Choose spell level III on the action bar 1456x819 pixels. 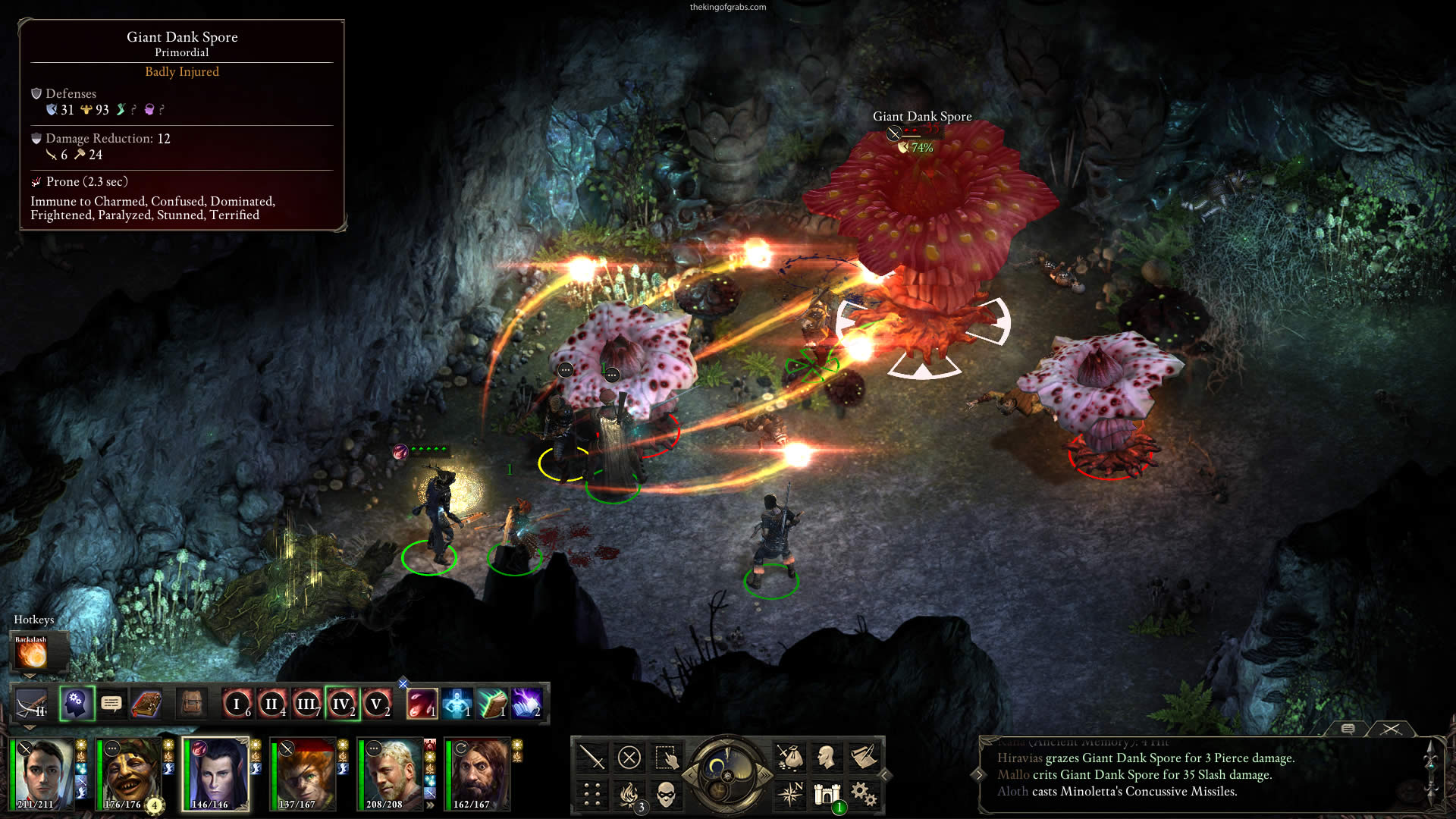click(x=306, y=704)
